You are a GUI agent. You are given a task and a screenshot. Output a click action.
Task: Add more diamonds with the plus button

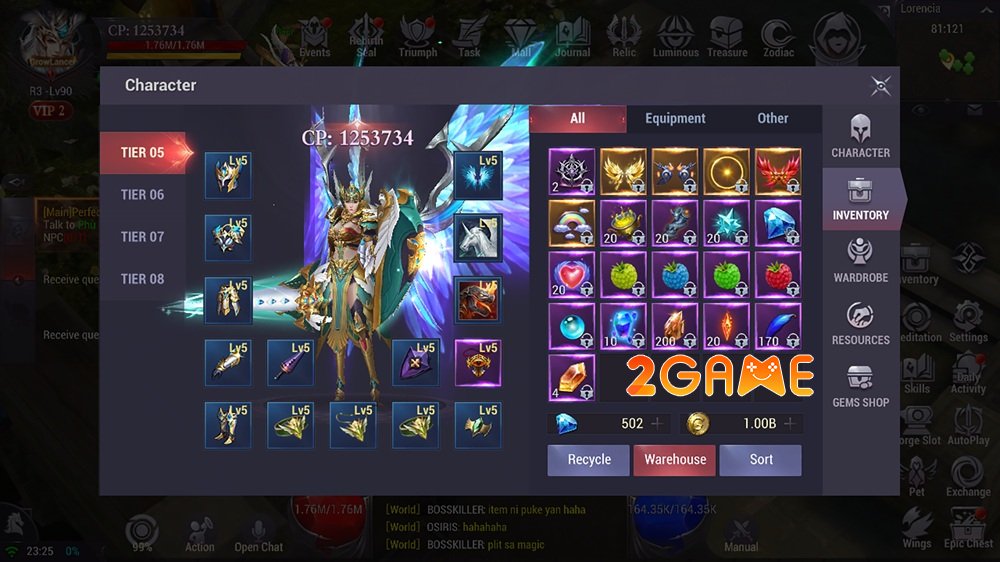(657, 424)
